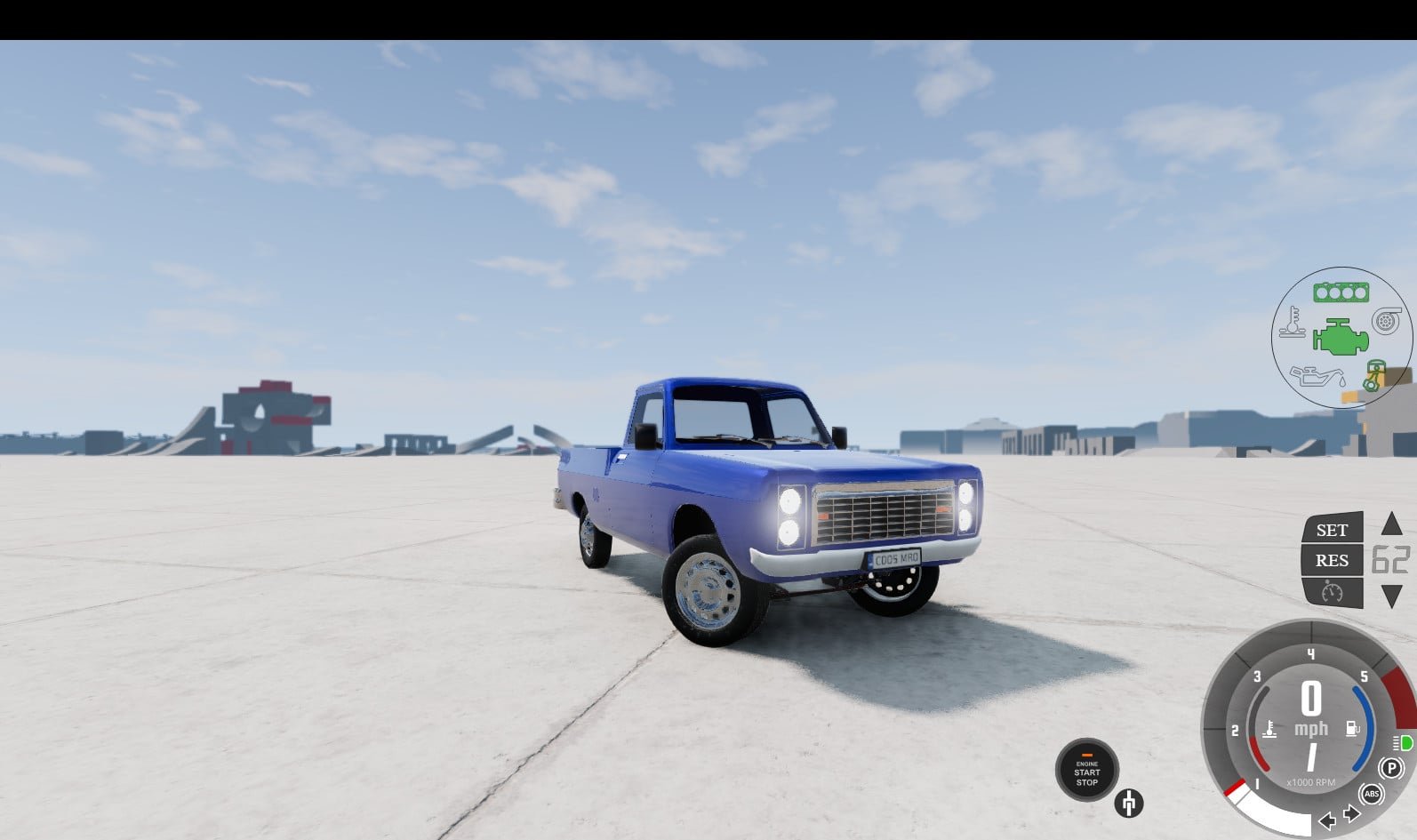The width and height of the screenshot is (1417, 840).
Task: Set cruise control with the SET button
Action: 1332,530
